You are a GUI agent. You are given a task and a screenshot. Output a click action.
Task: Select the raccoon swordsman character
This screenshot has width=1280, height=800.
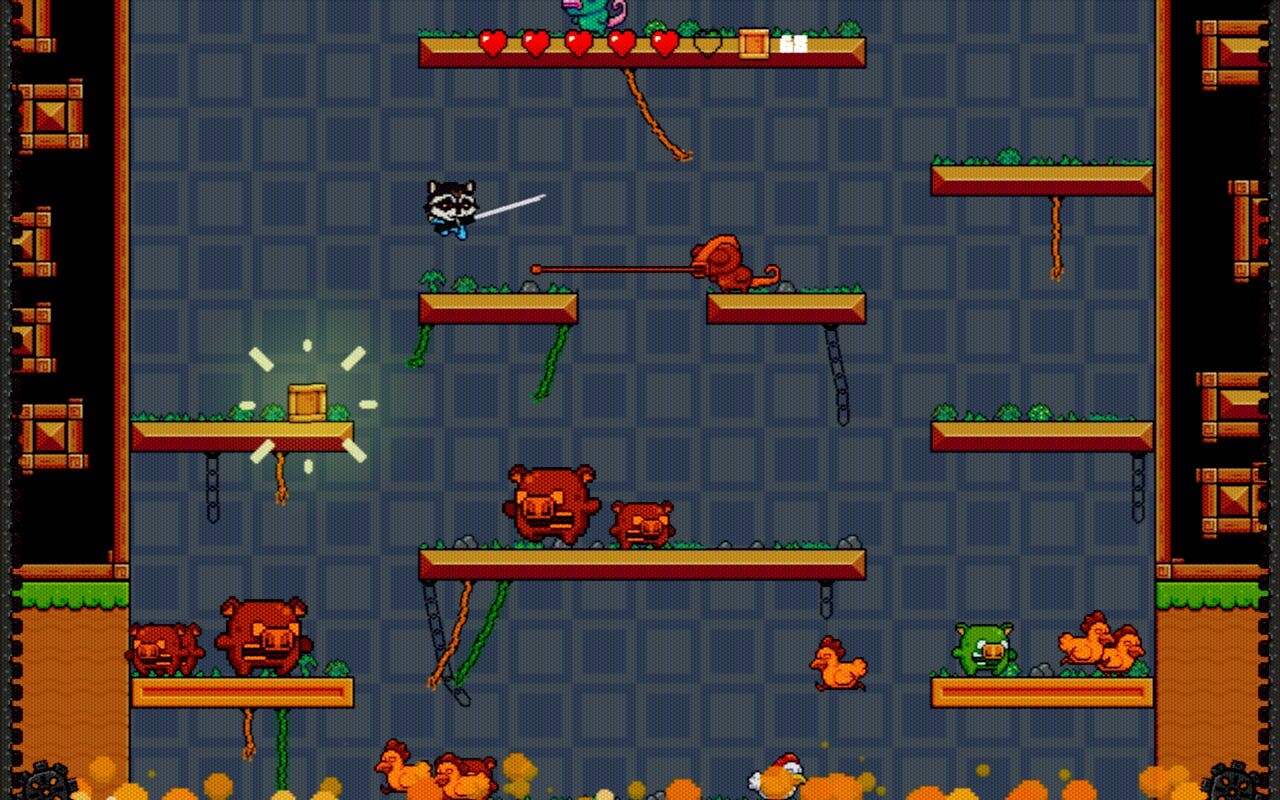click(452, 207)
